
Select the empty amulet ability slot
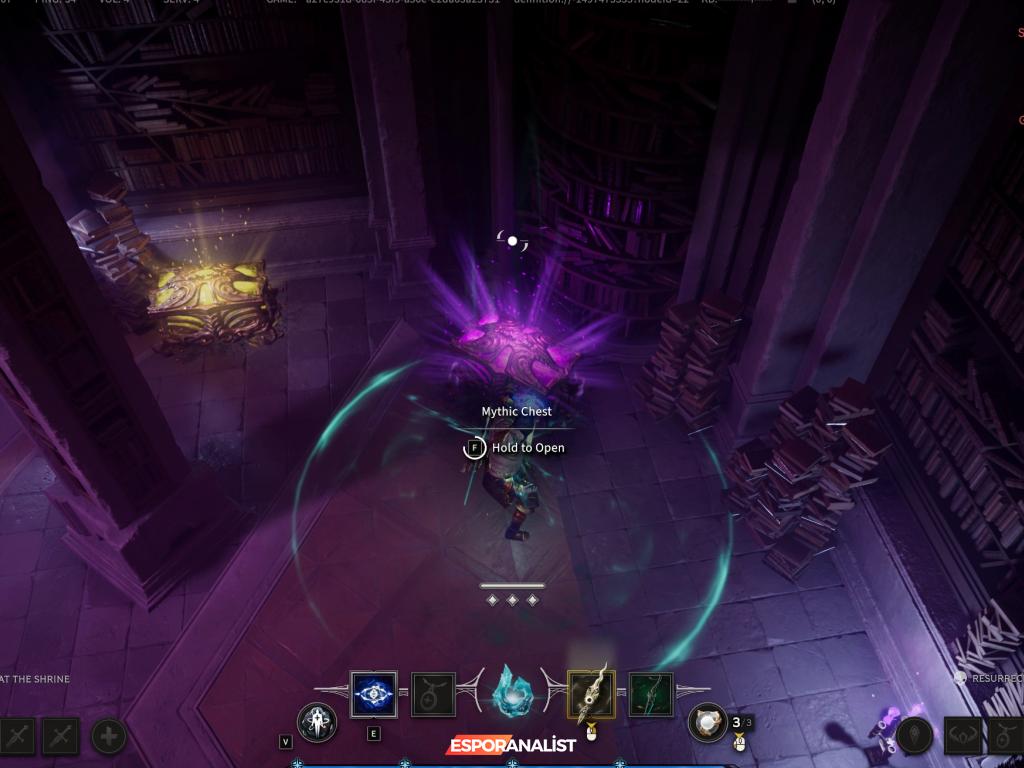click(434, 694)
